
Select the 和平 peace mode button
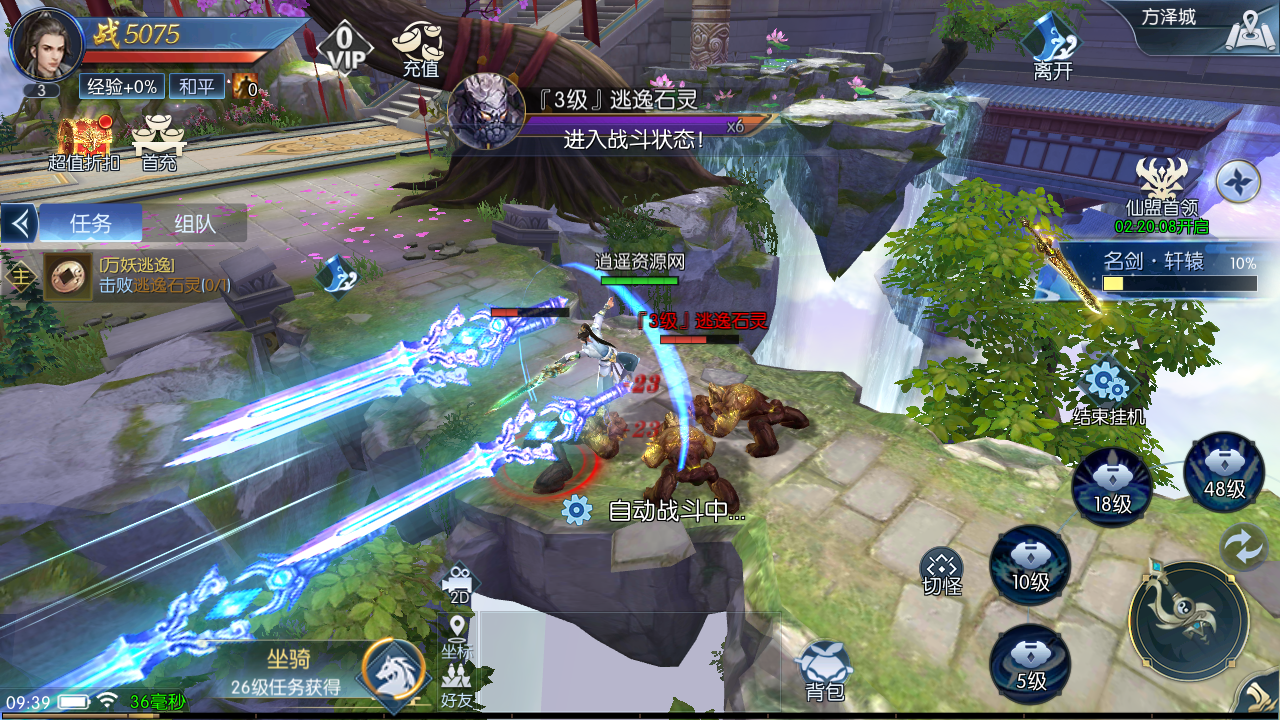[197, 86]
